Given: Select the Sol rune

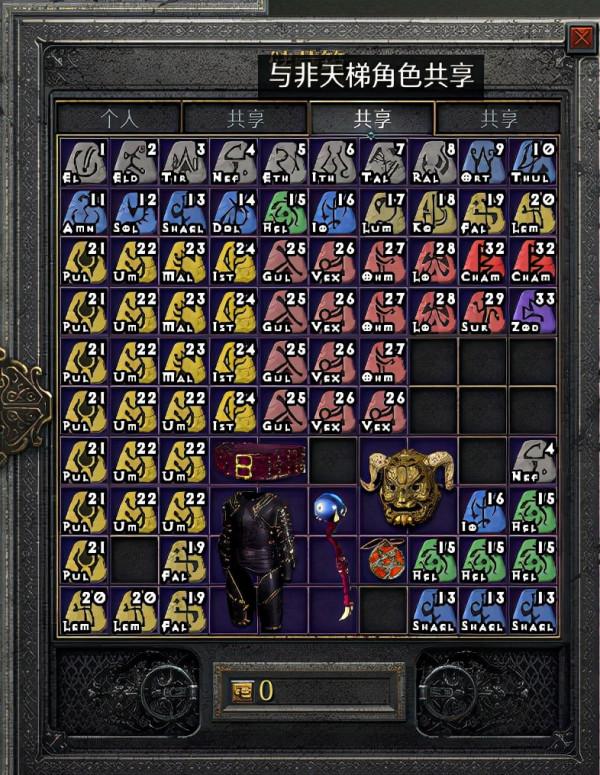Looking at the screenshot, I should point(134,211).
